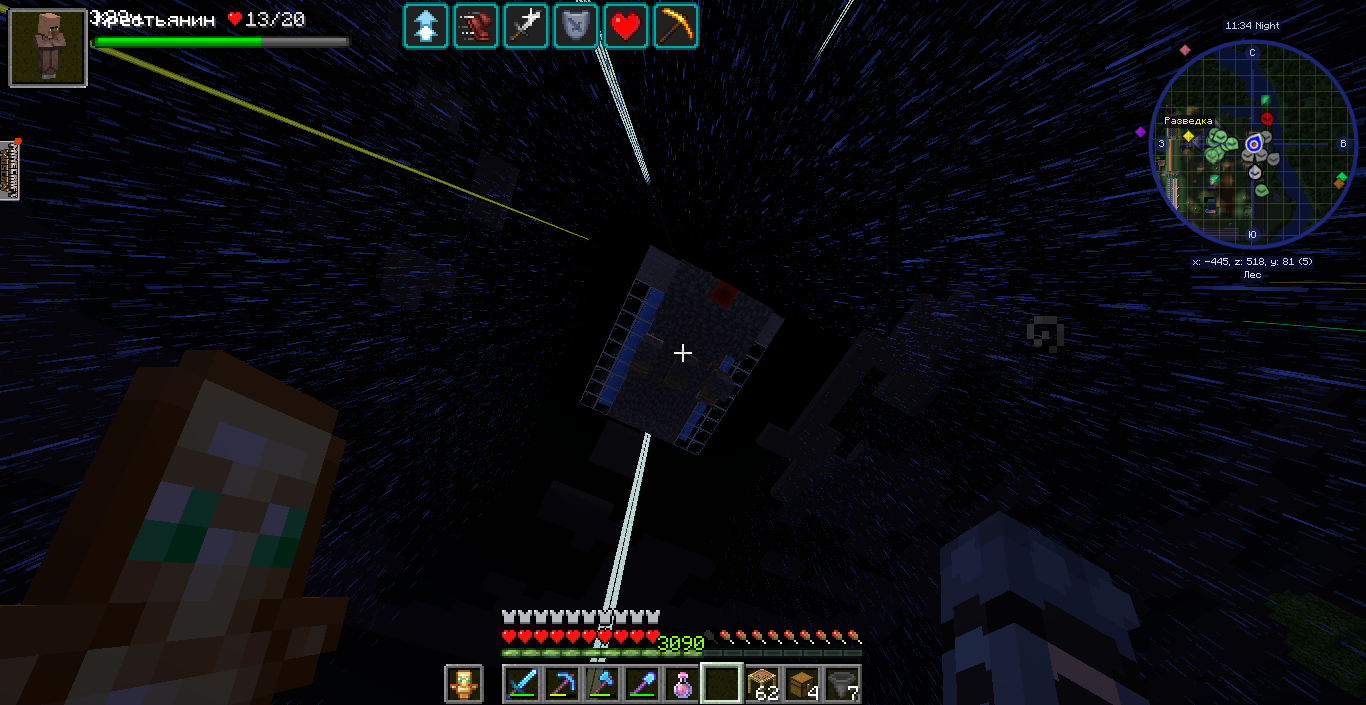Click the purple diamond waypoint beside minimap
Image resolution: width=1366 pixels, height=705 pixels.
tap(1140, 132)
